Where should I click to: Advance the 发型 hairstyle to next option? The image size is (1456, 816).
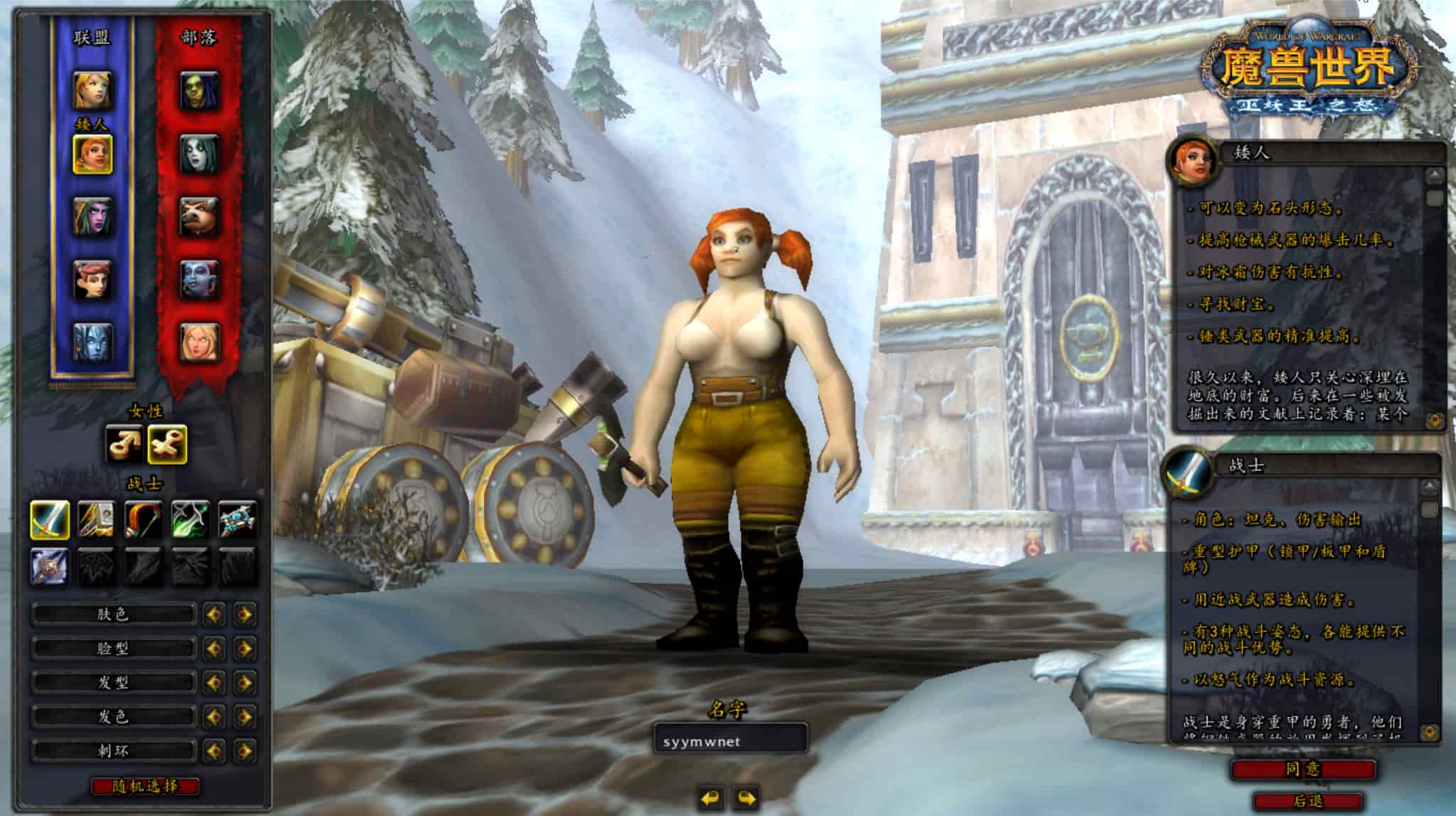(245, 682)
